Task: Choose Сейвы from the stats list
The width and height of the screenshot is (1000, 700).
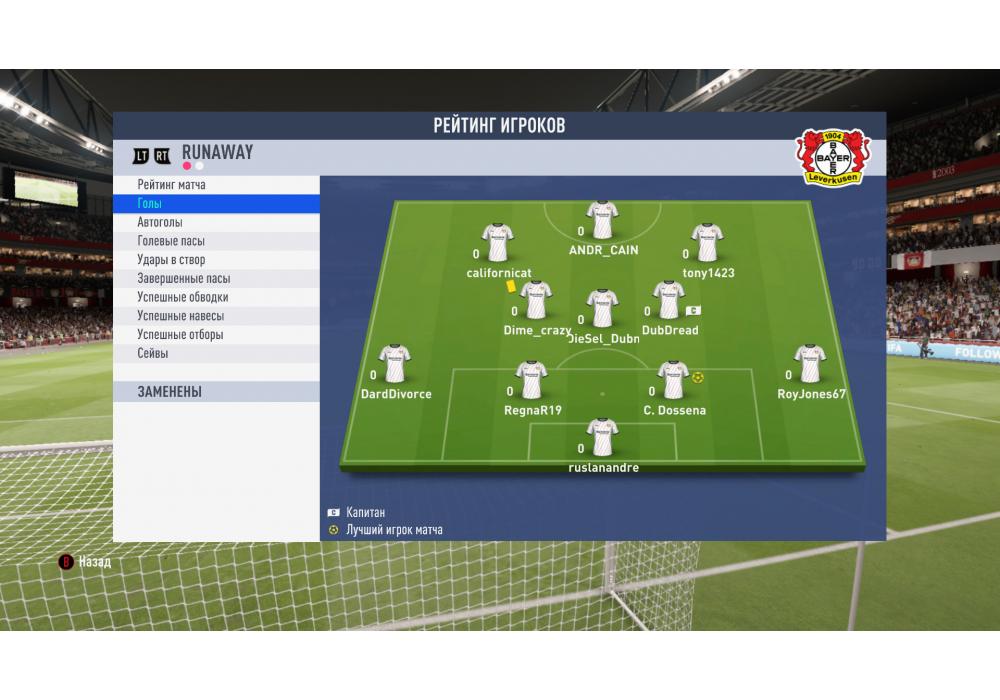Action: (x=216, y=353)
